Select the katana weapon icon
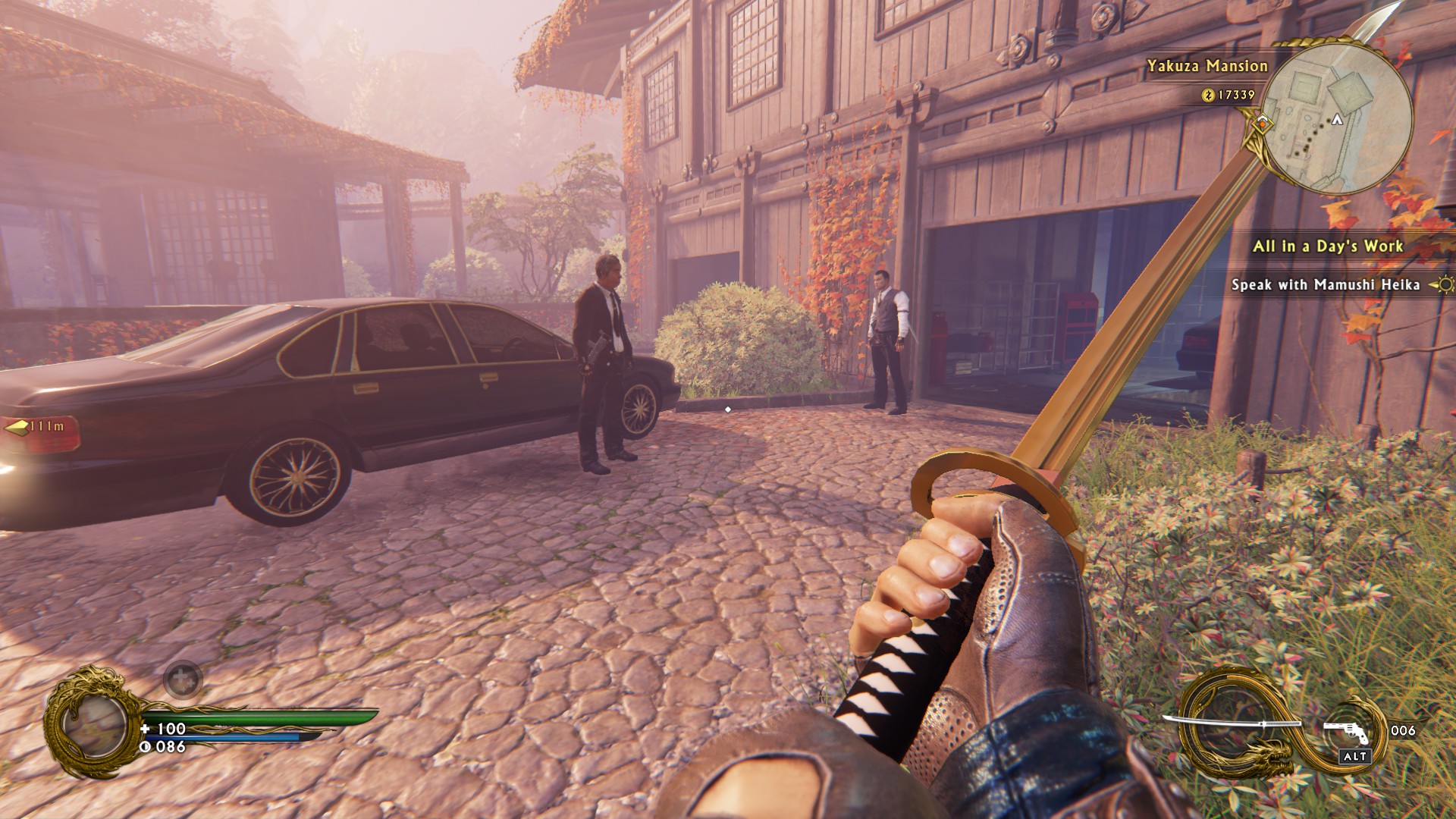Image resolution: width=1456 pixels, height=819 pixels. (x=1212, y=723)
